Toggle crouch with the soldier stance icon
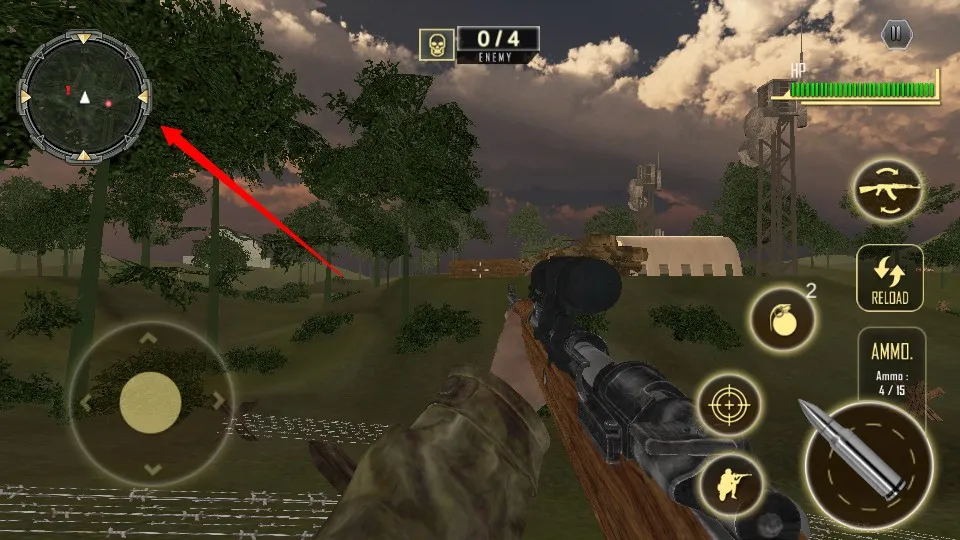Viewport: 960px width, 540px height. (x=730, y=487)
